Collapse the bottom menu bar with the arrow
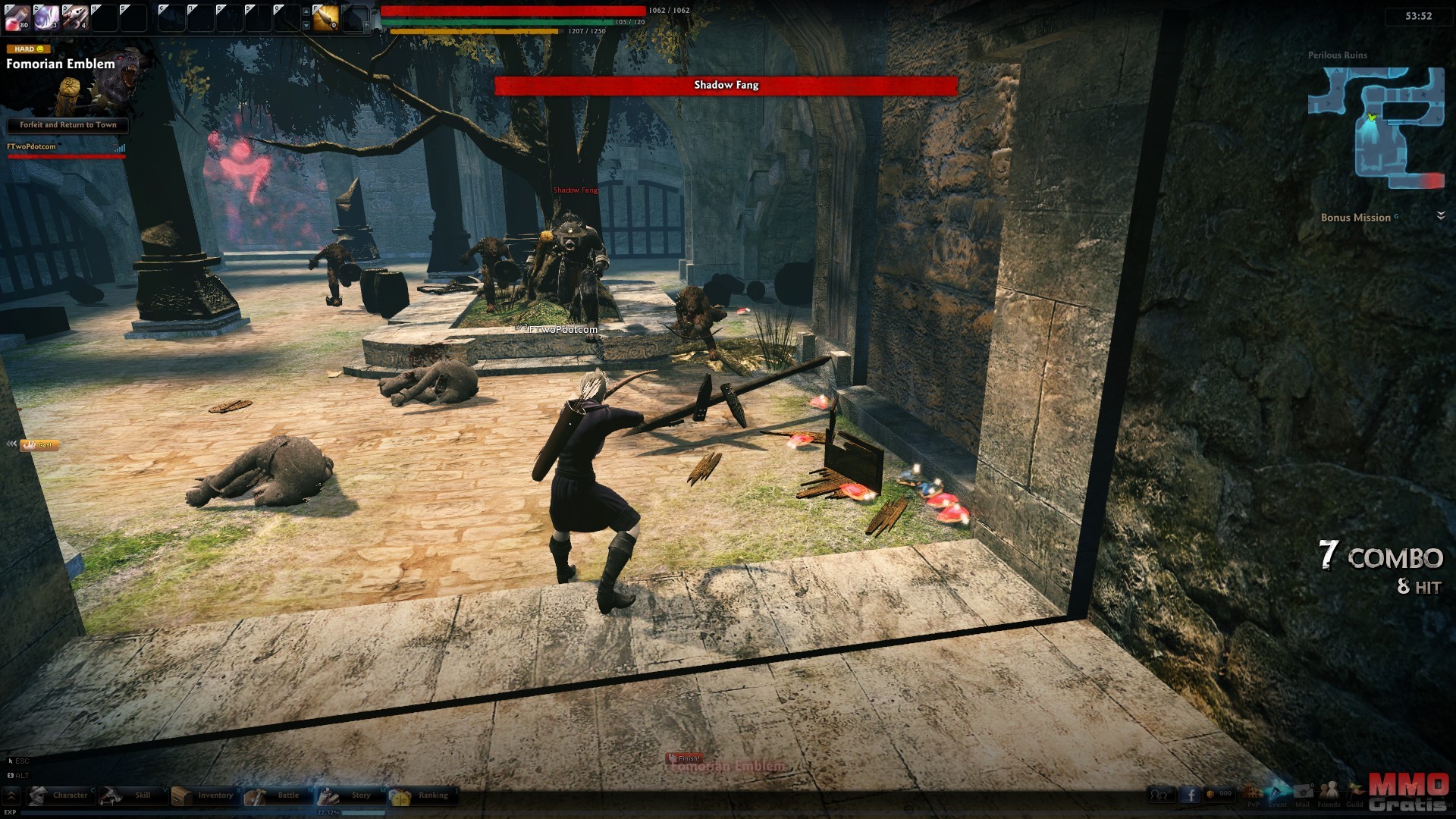 pyautogui.click(x=11, y=795)
